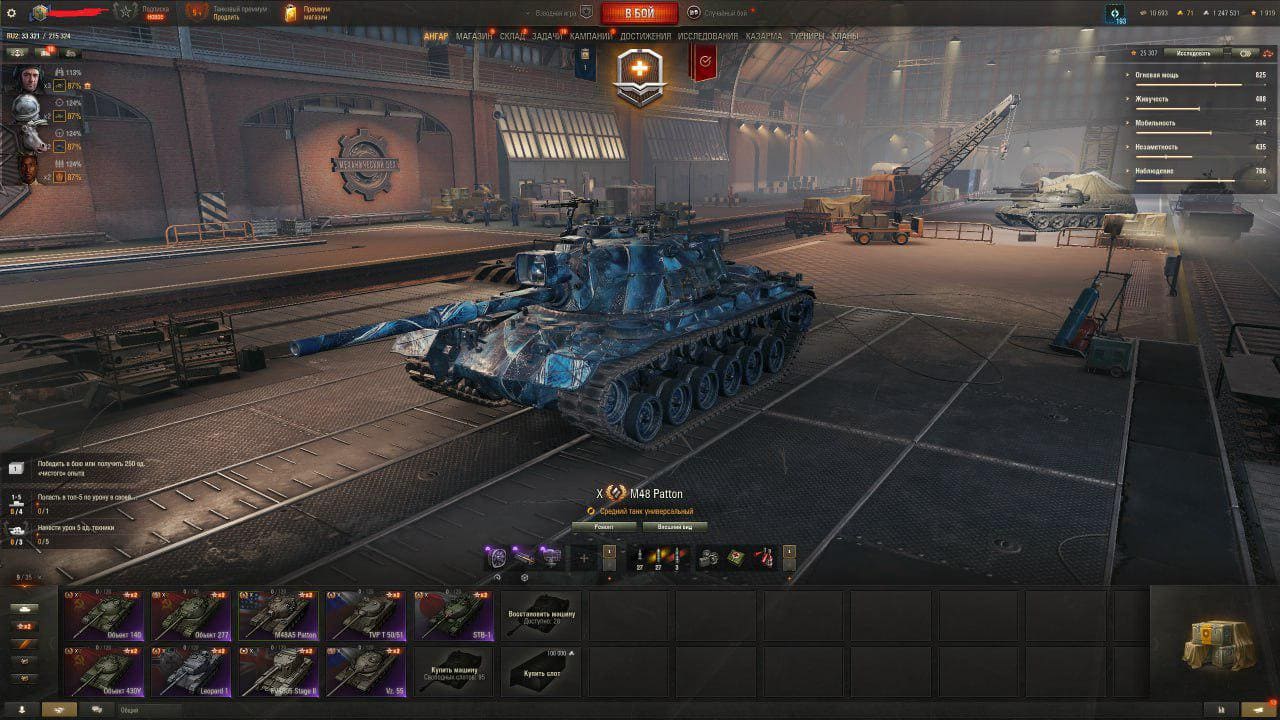Screen dimensions: 1280x720
Task: Open the Задачи tab
Action: [x=546, y=36]
